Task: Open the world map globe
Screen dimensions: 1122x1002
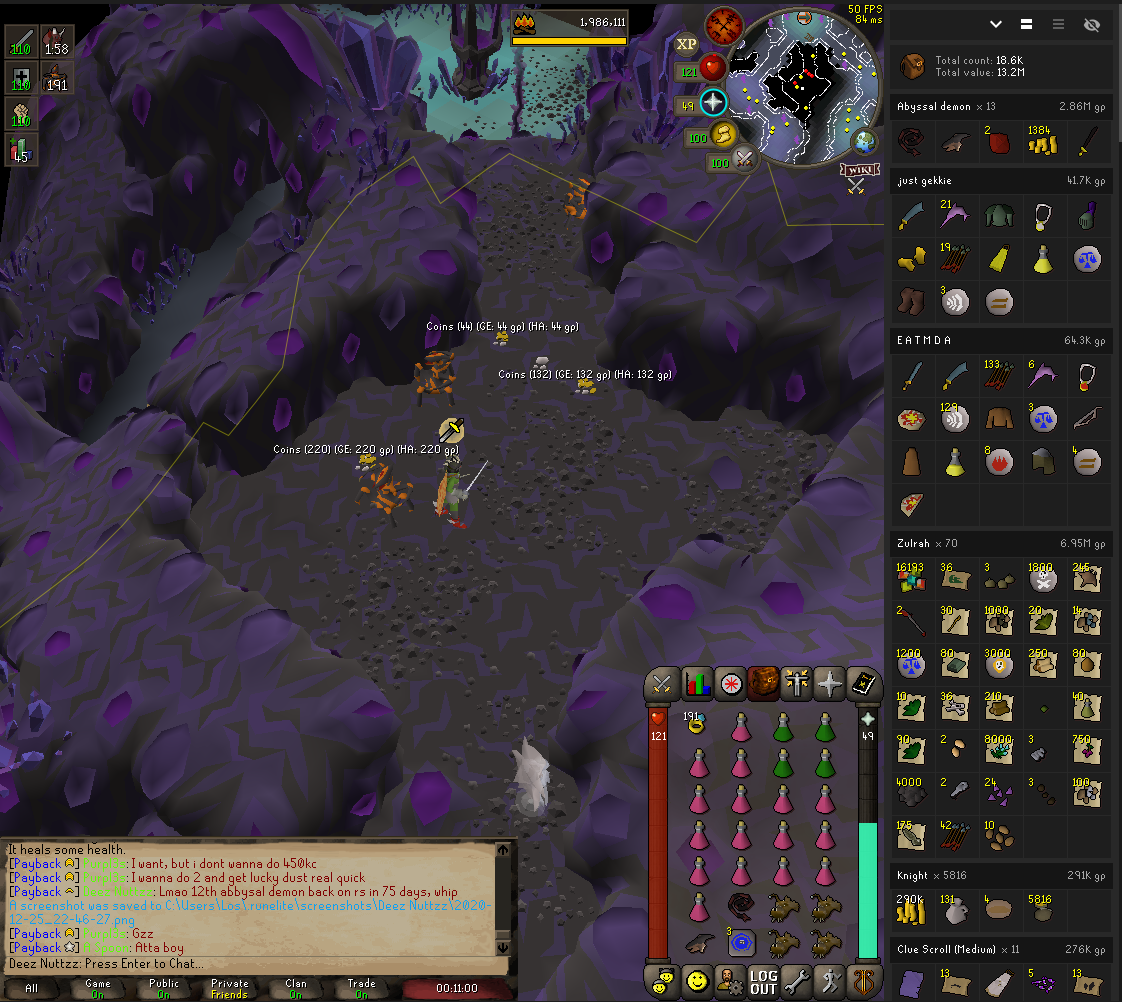Action: pyautogui.click(x=864, y=141)
